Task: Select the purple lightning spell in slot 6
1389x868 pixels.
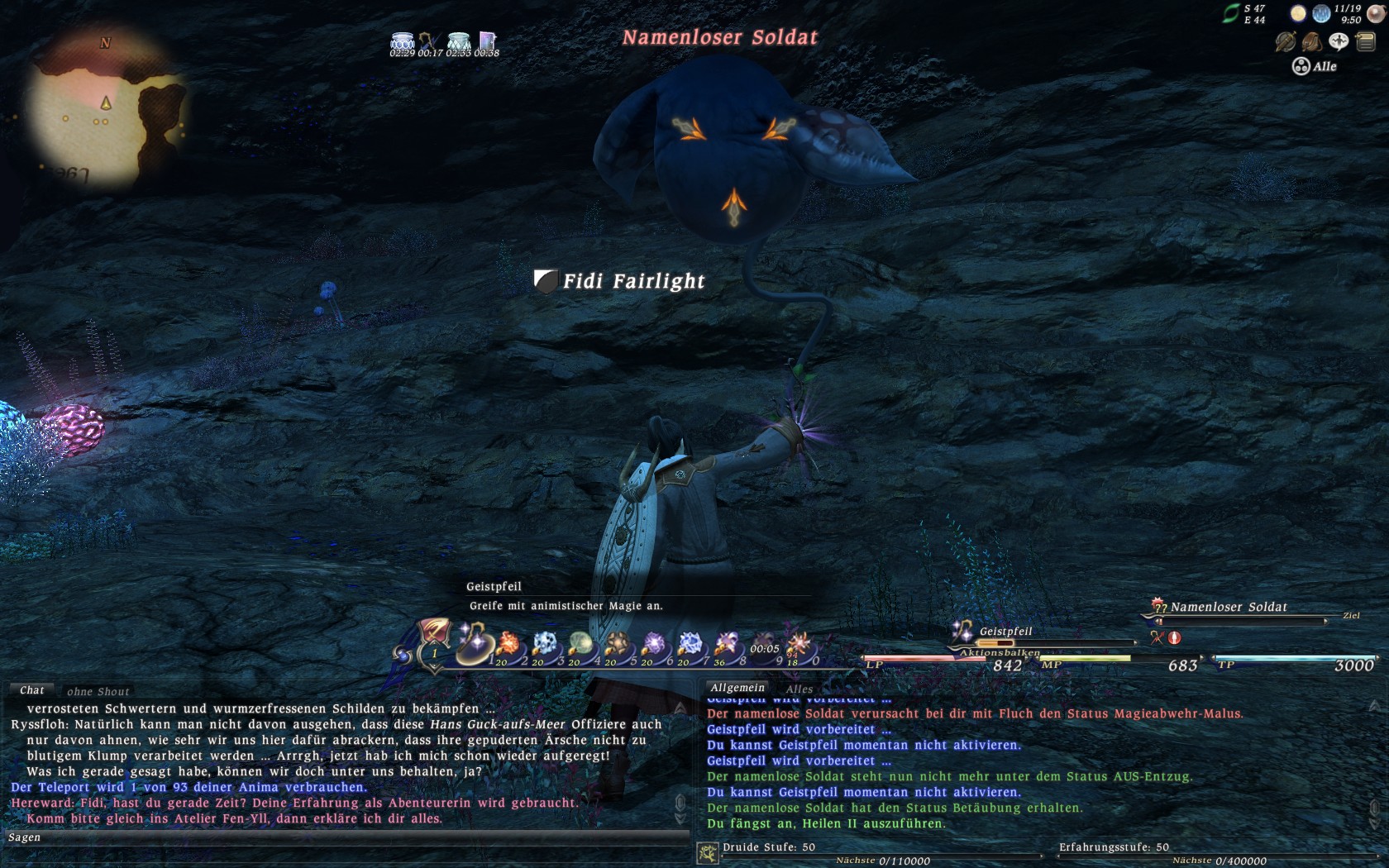Action: coord(654,644)
